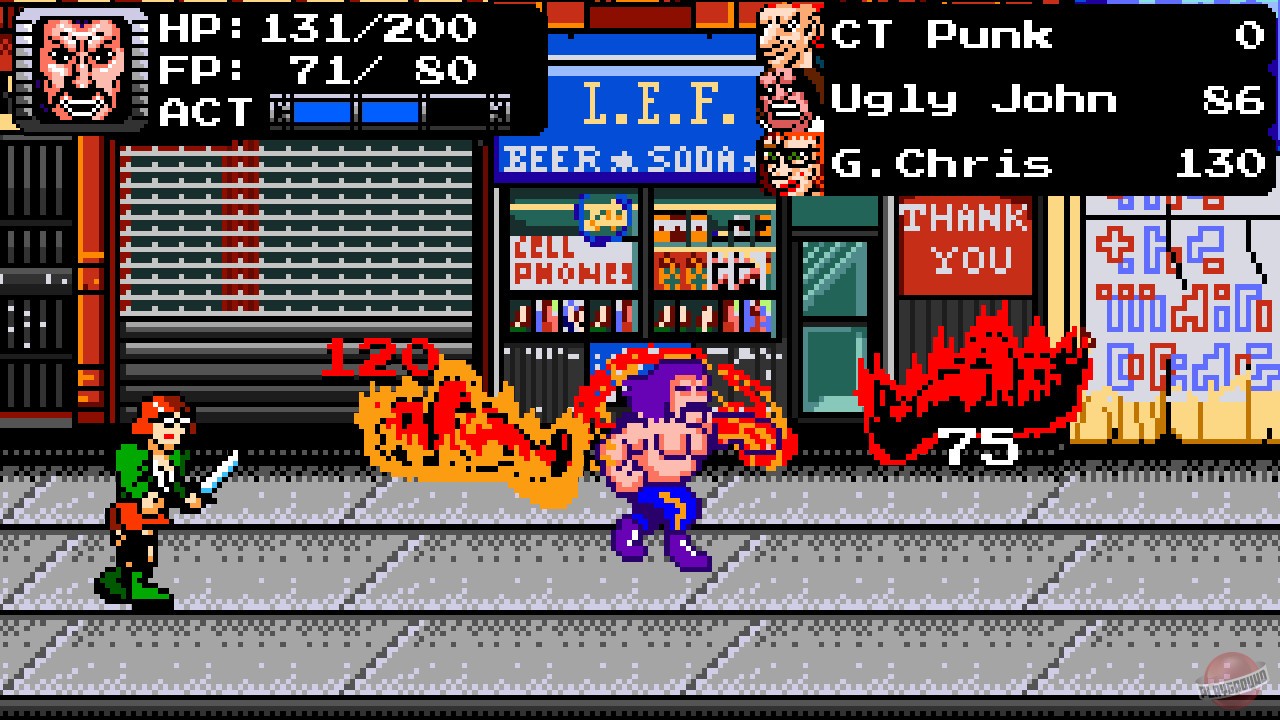Select the CELL PHONES sign icon
Image resolution: width=1280 pixels, height=720 pixels.
click(572, 263)
